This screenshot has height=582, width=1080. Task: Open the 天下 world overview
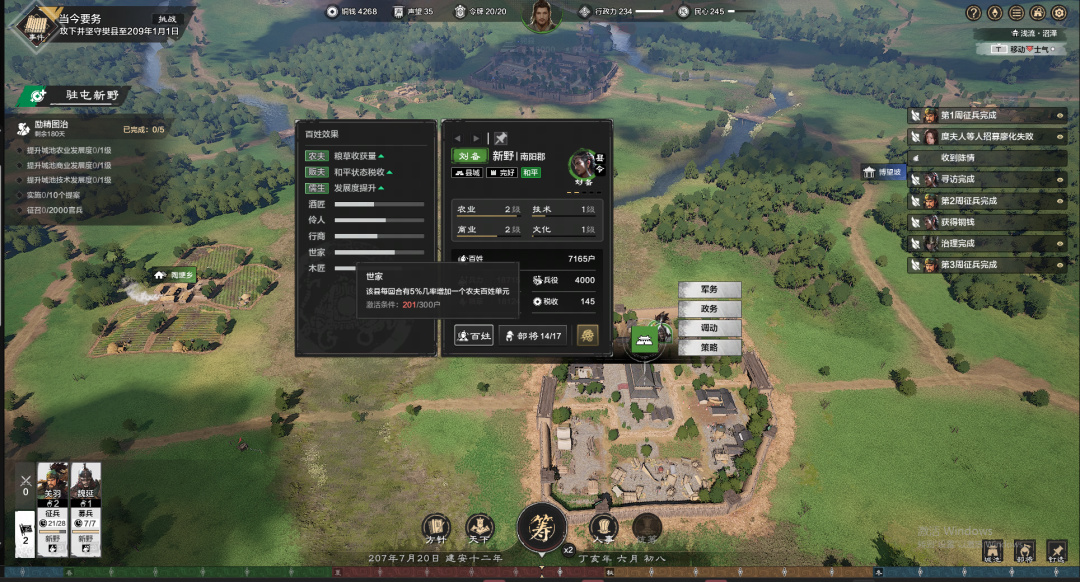point(479,527)
